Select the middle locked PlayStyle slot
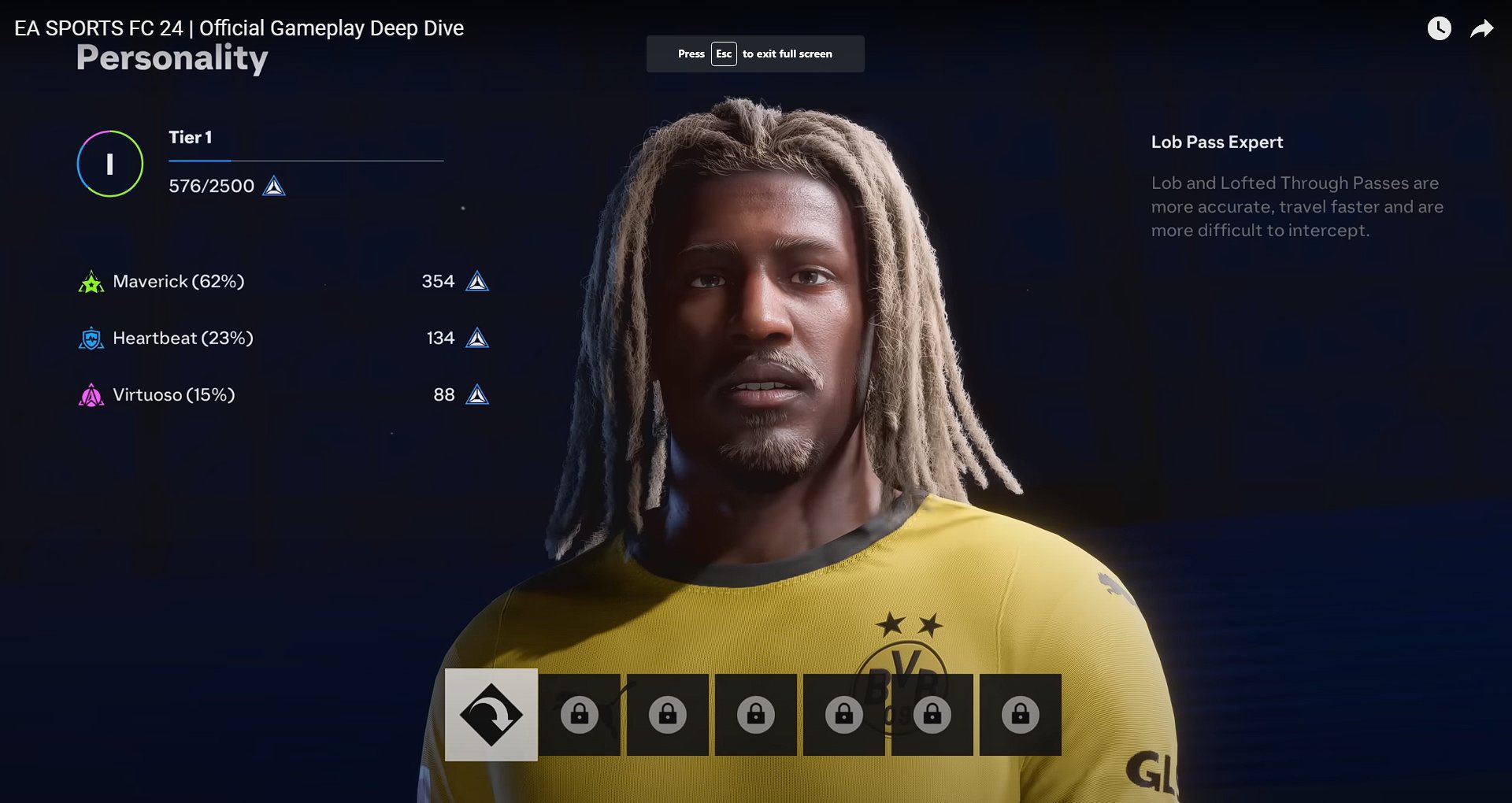 [755, 713]
